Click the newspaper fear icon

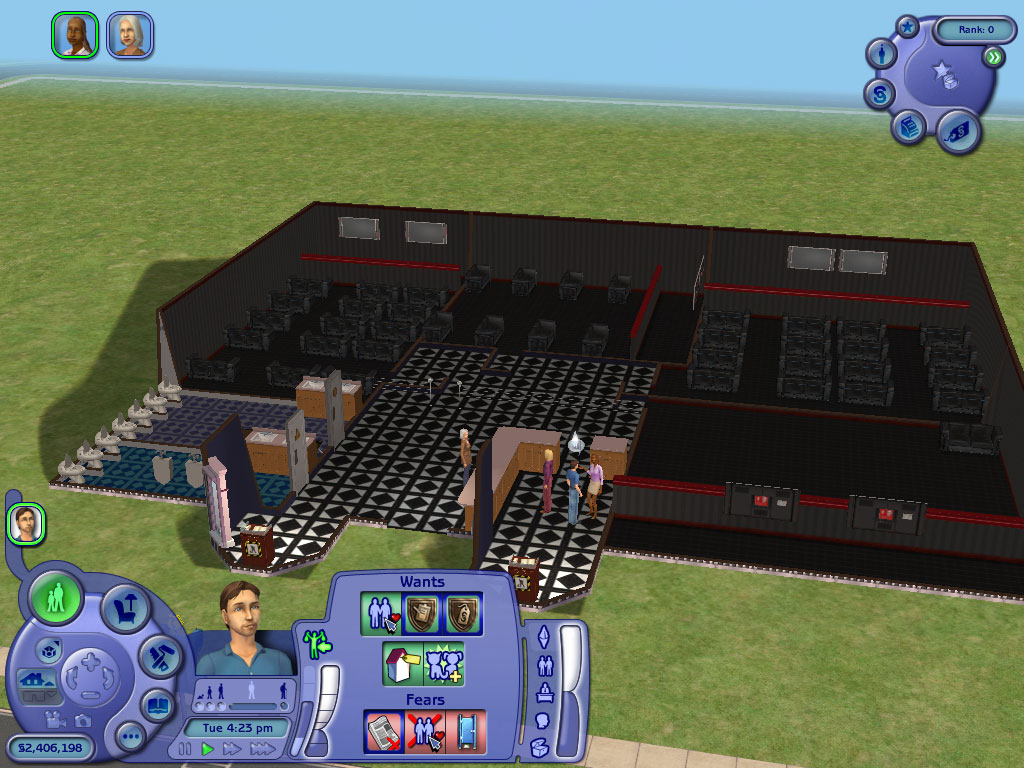click(x=383, y=731)
